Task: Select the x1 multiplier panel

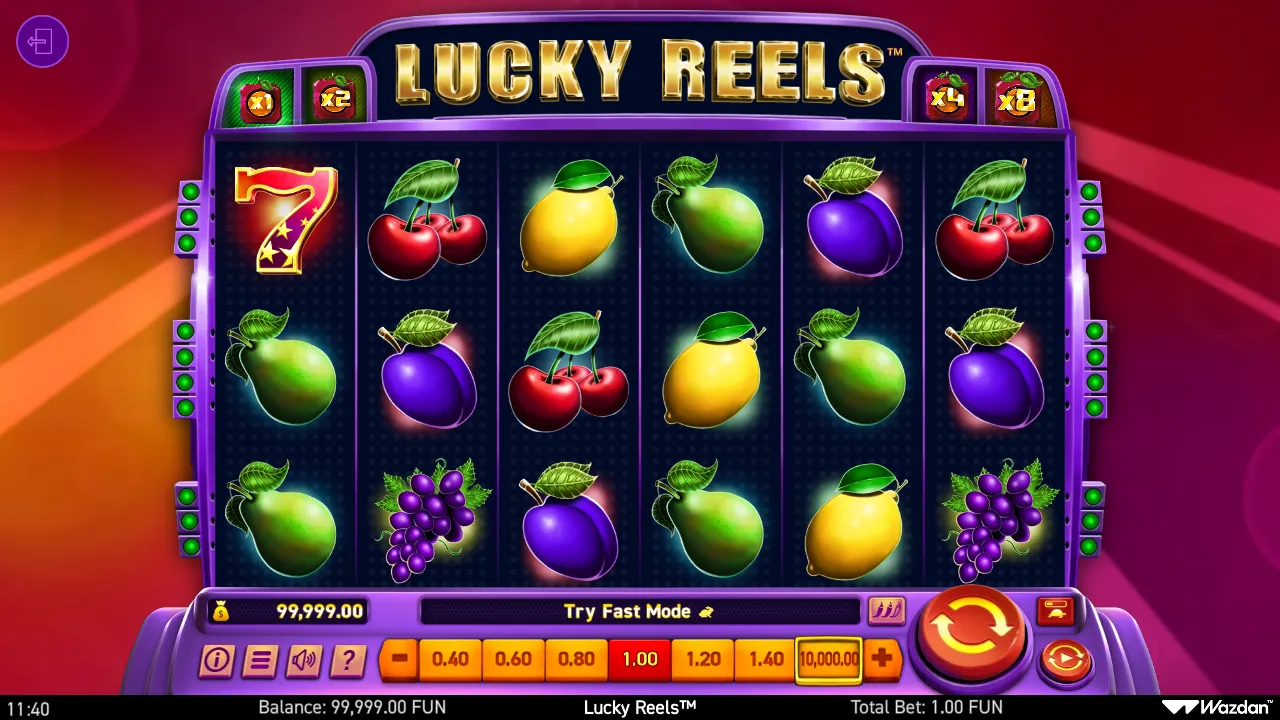Action: click(x=259, y=98)
